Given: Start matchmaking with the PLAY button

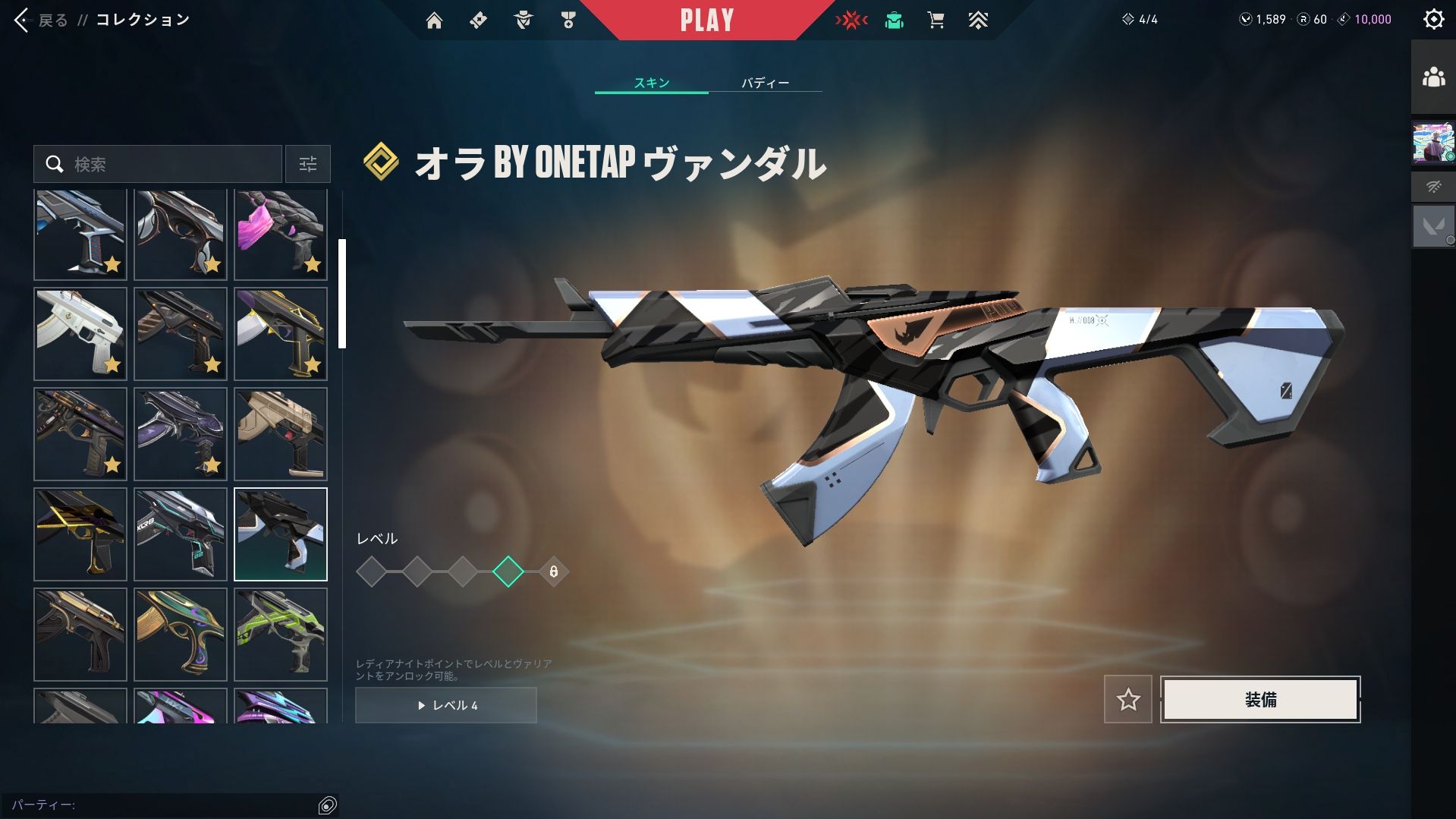Looking at the screenshot, I should tap(706, 20).
